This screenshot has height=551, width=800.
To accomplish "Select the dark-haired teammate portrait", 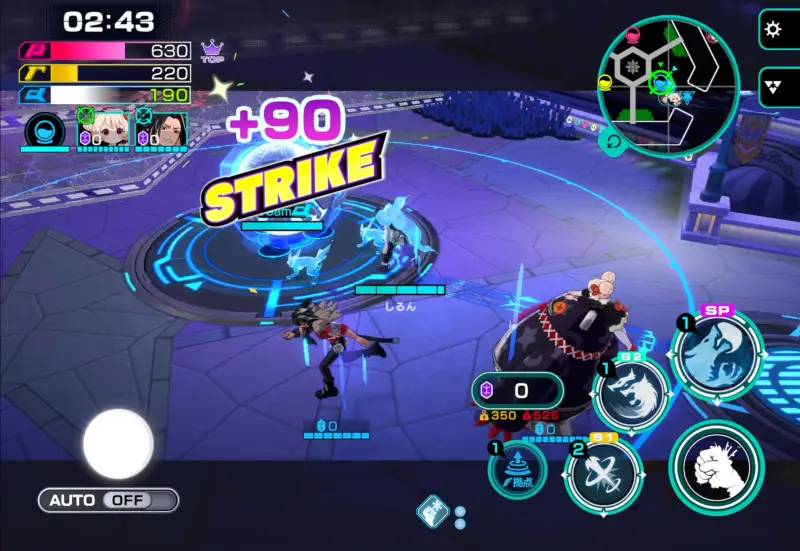I will (x=164, y=131).
